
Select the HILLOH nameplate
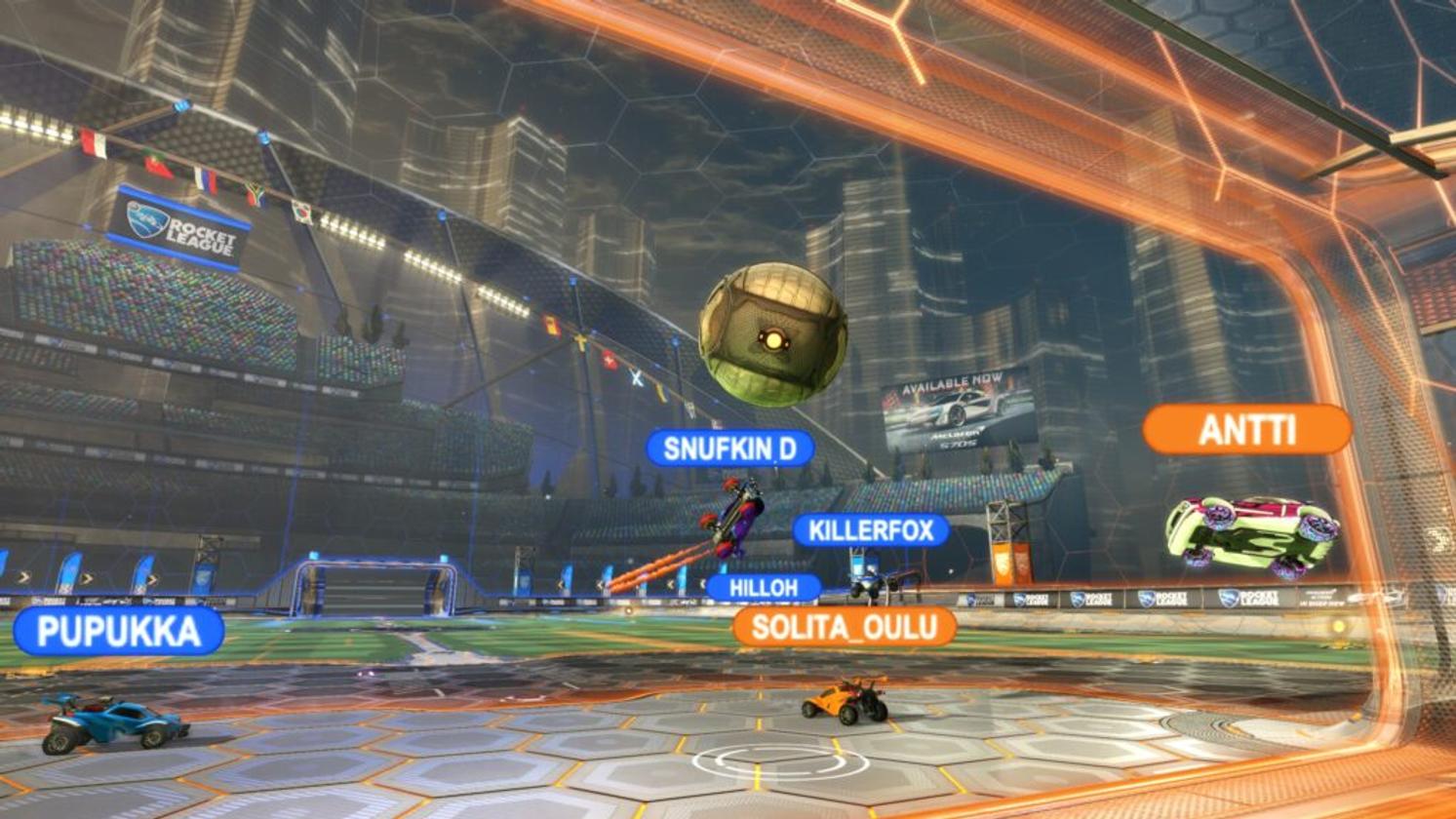click(x=763, y=588)
